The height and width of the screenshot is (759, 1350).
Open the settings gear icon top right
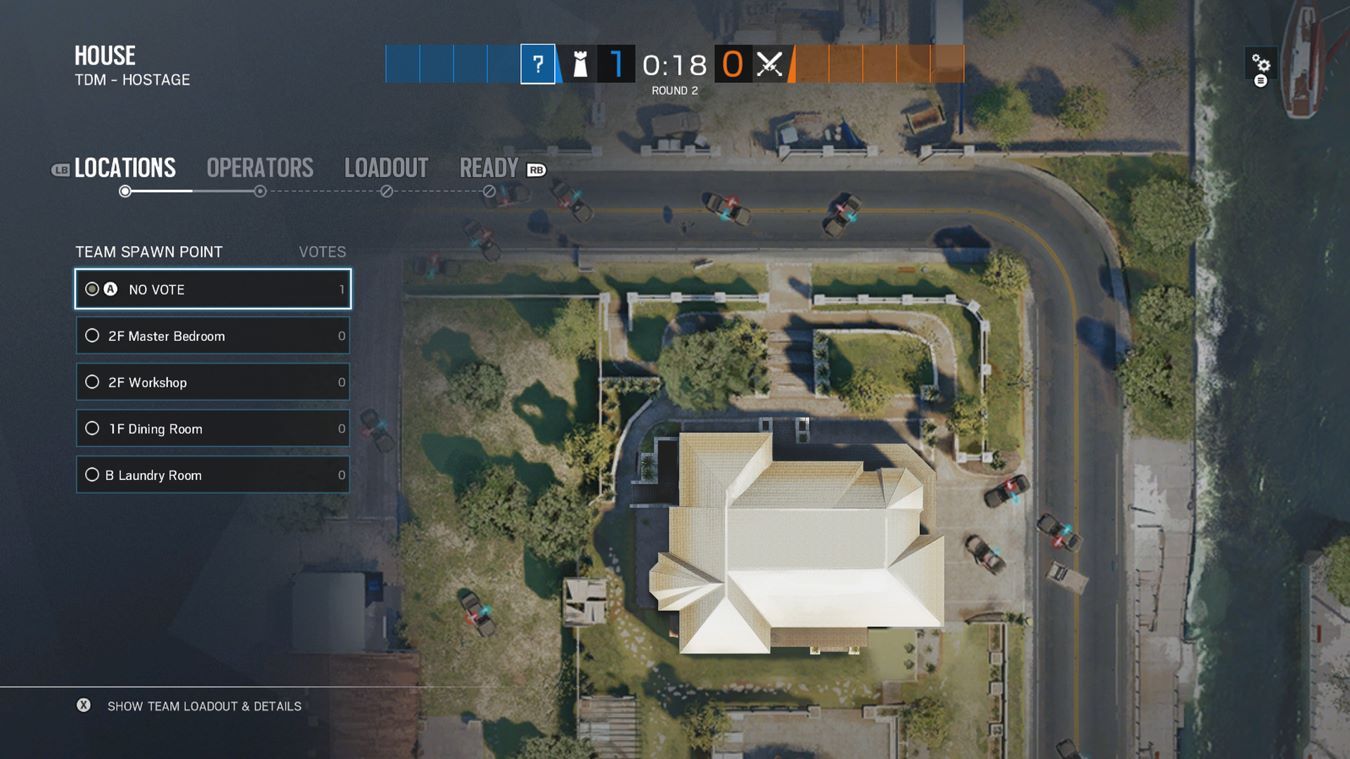pyautogui.click(x=1260, y=60)
